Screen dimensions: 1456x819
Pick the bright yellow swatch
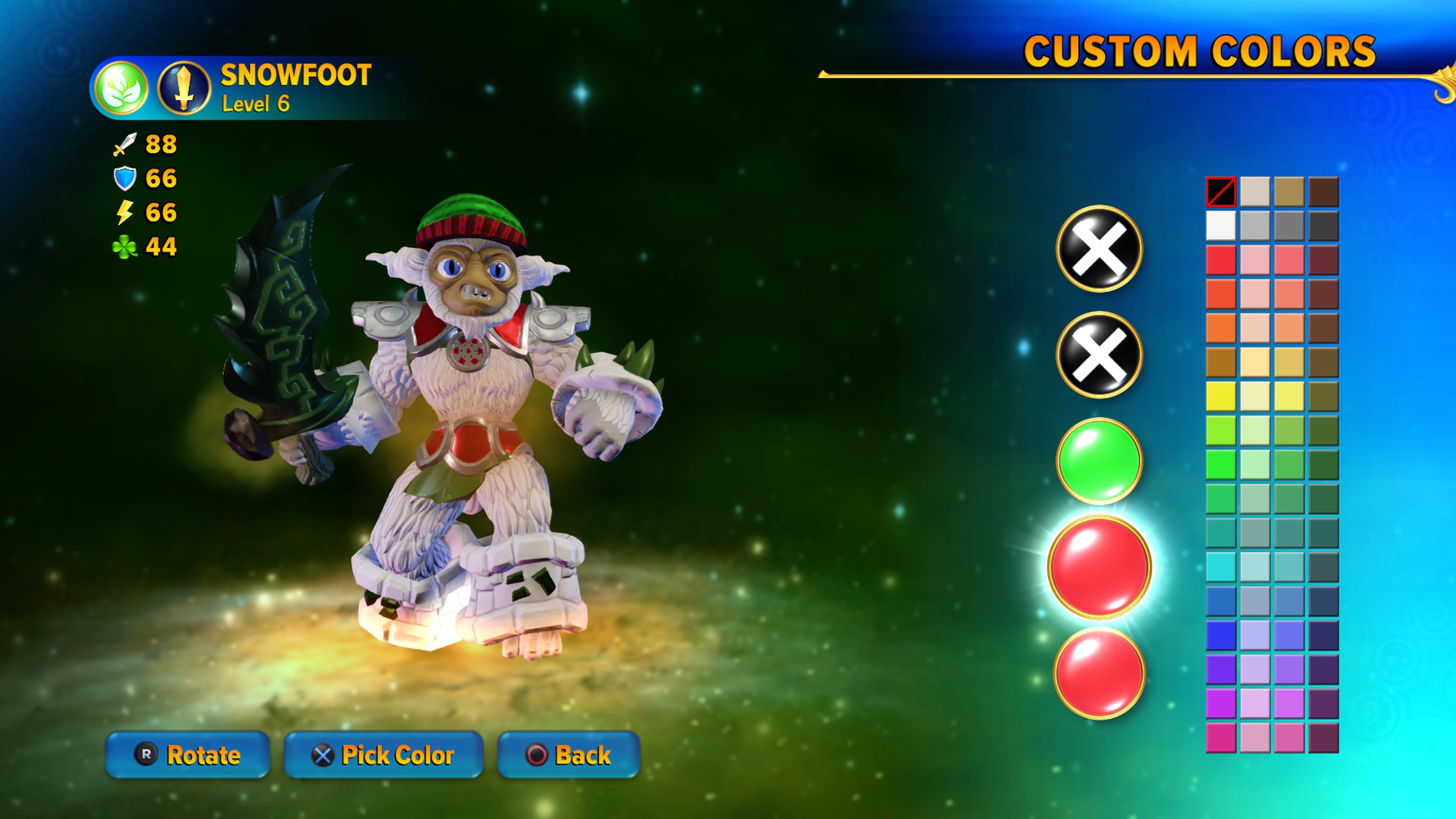tap(1221, 396)
